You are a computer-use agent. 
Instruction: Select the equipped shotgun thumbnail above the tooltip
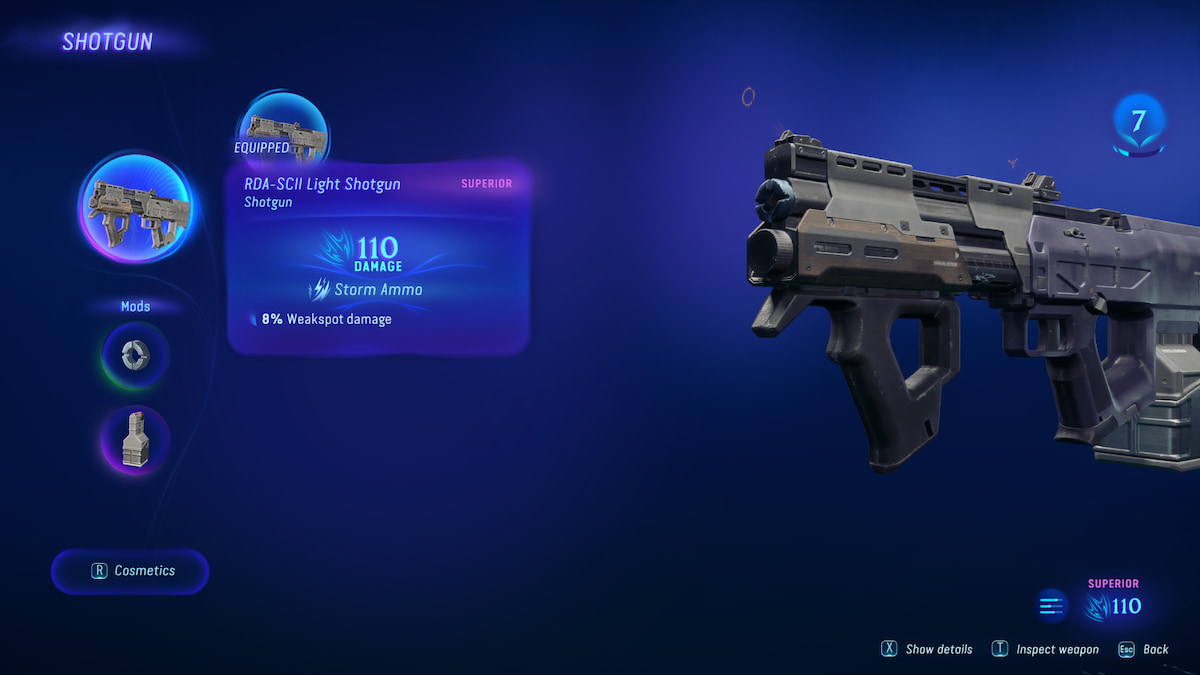click(283, 132)
